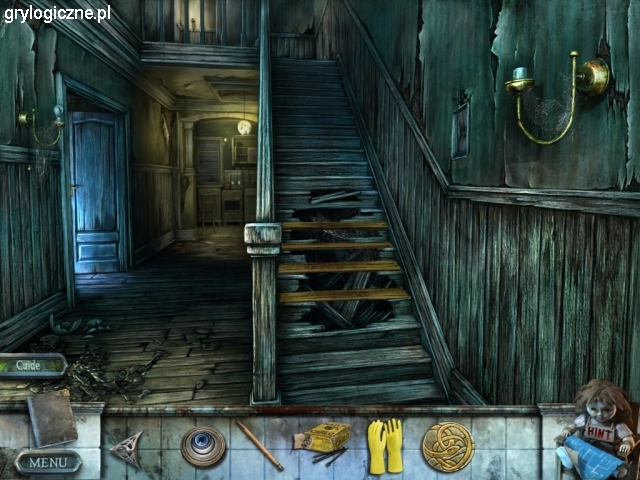This screenshot has width=640, height=480.
Task: Select the blue eye disc item
Action: click(203, 446)
